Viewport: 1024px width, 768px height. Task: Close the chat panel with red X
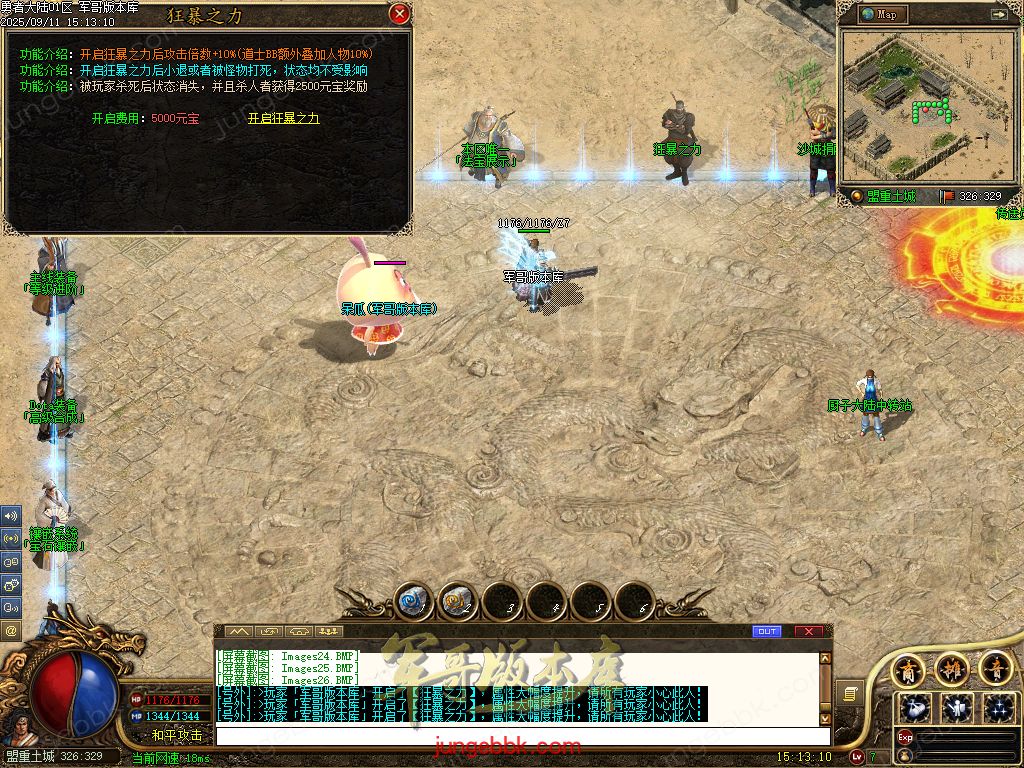coord(808,631)
